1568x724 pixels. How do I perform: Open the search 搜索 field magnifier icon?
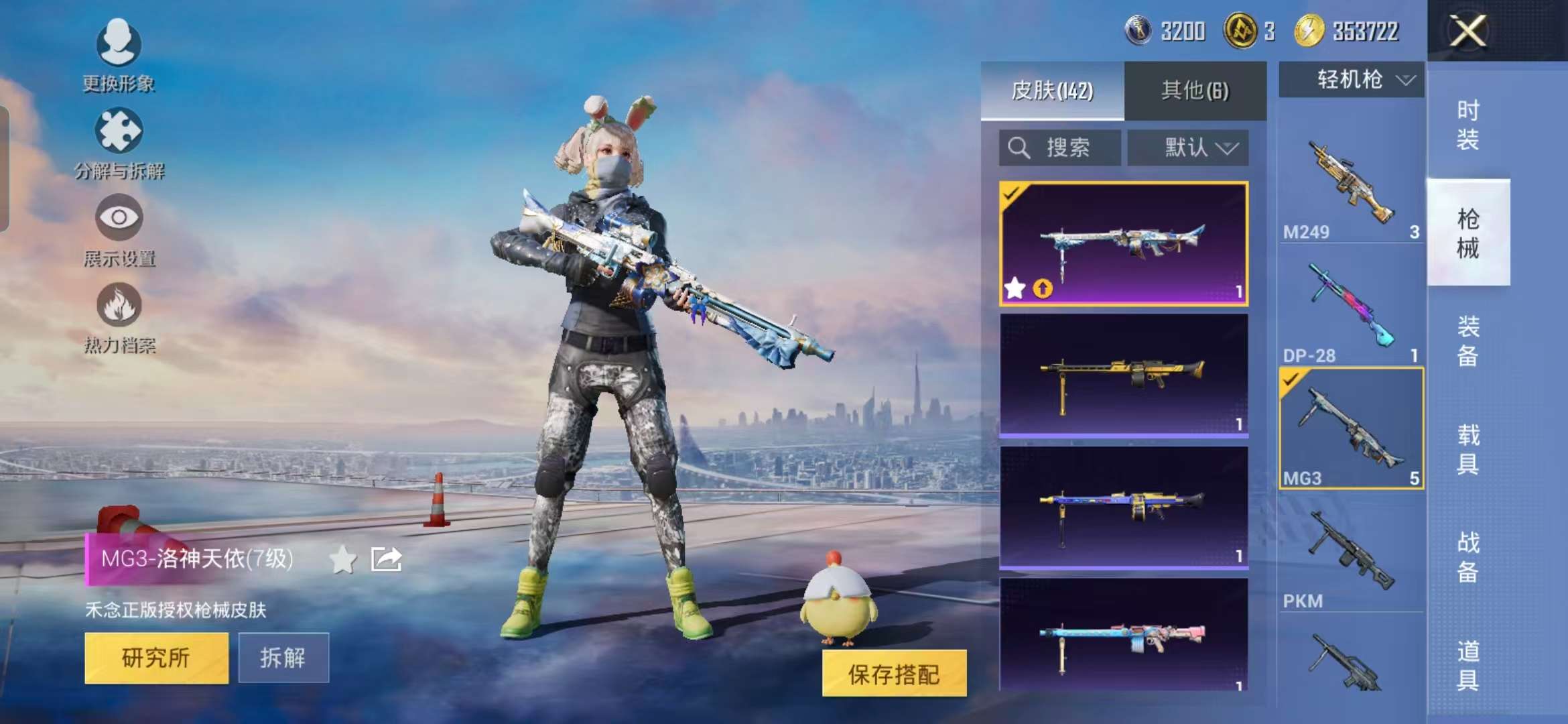pyautogui.click(x=1019, y=146)
